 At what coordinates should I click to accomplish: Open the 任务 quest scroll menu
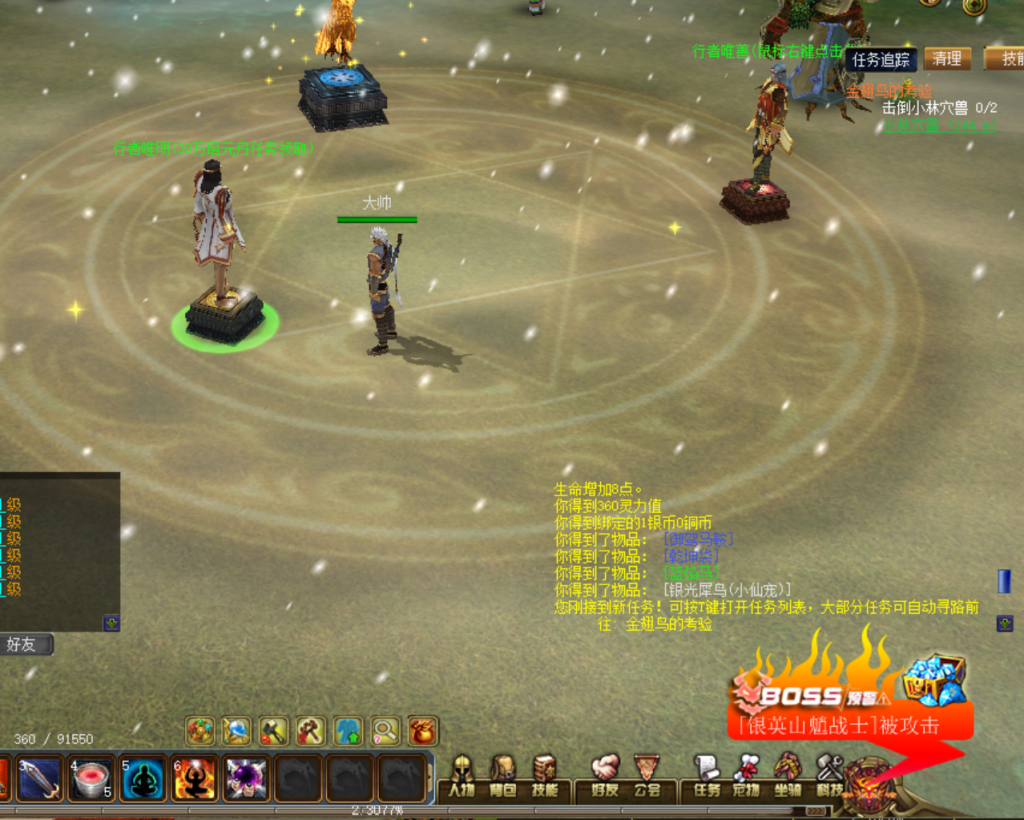click(707, 776)
